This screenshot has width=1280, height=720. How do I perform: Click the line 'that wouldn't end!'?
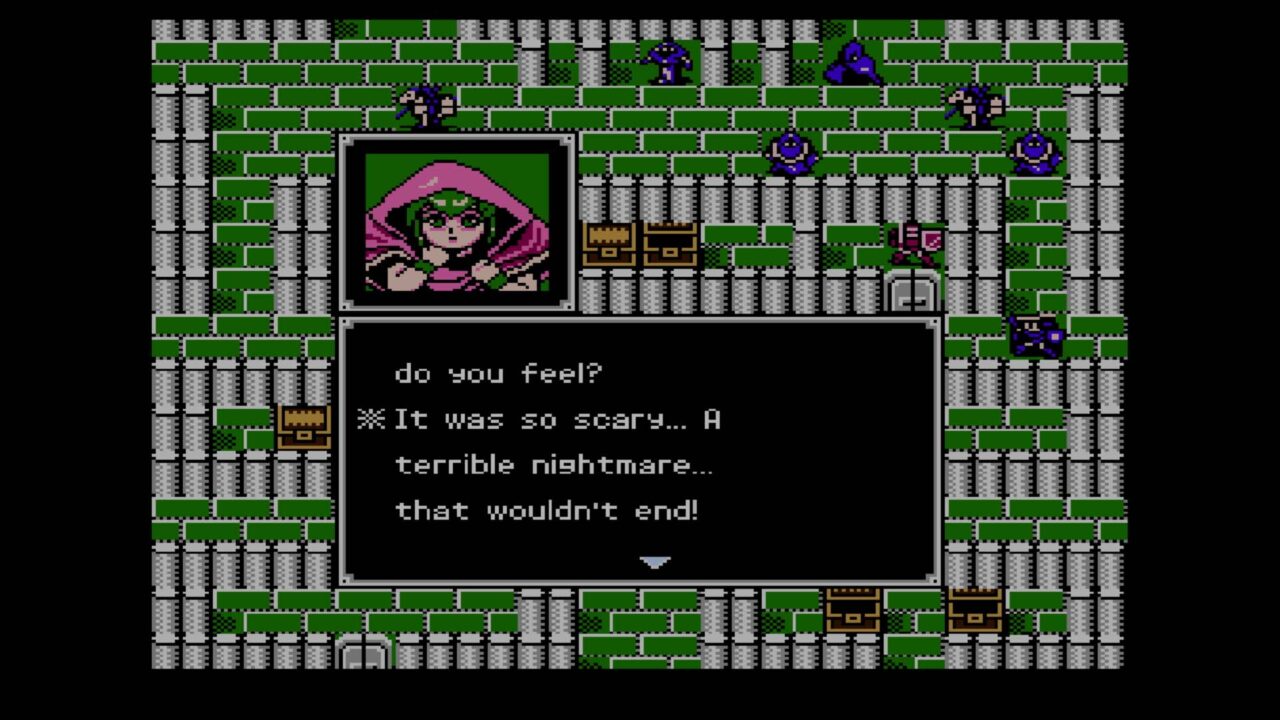[x=550, y=510]
